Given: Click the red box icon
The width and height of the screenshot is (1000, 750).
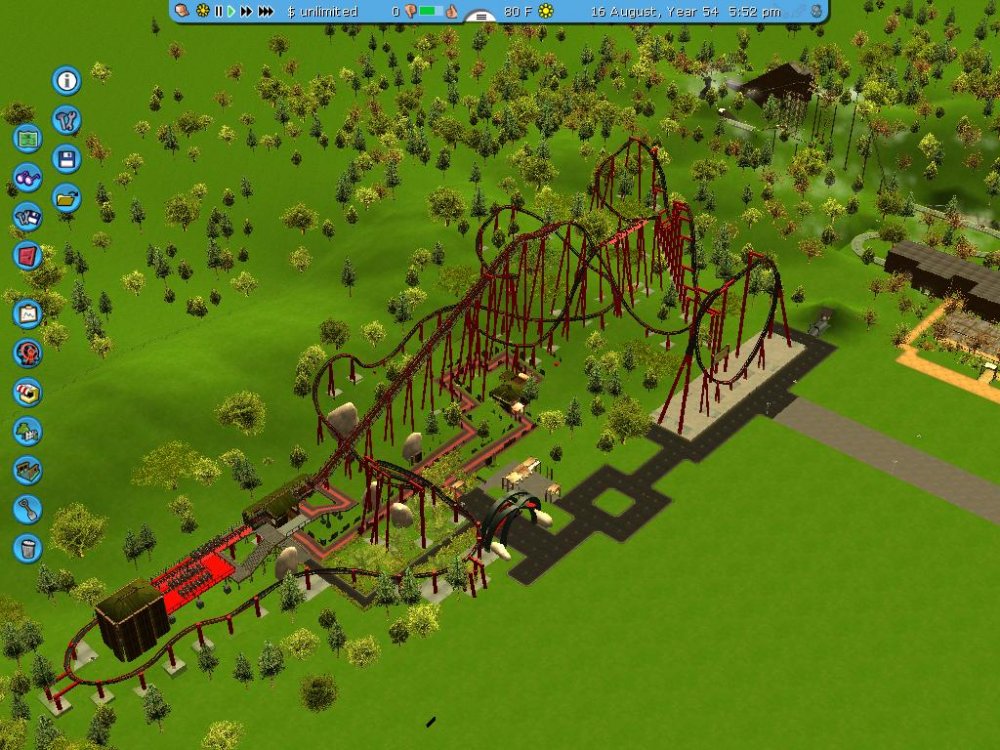Looking at the screenshot, I should (x=27, y=256).
